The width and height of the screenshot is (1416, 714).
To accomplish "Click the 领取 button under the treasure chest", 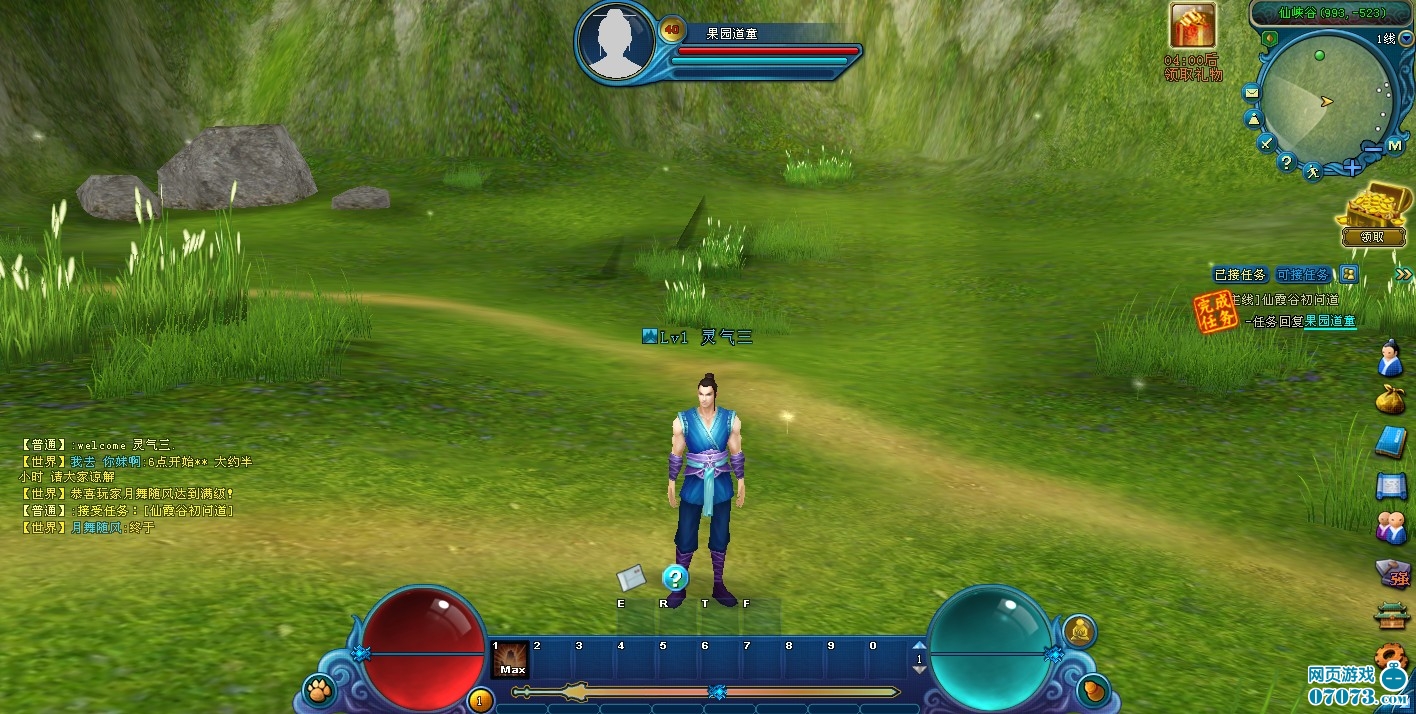I will tap(1372, 237).
